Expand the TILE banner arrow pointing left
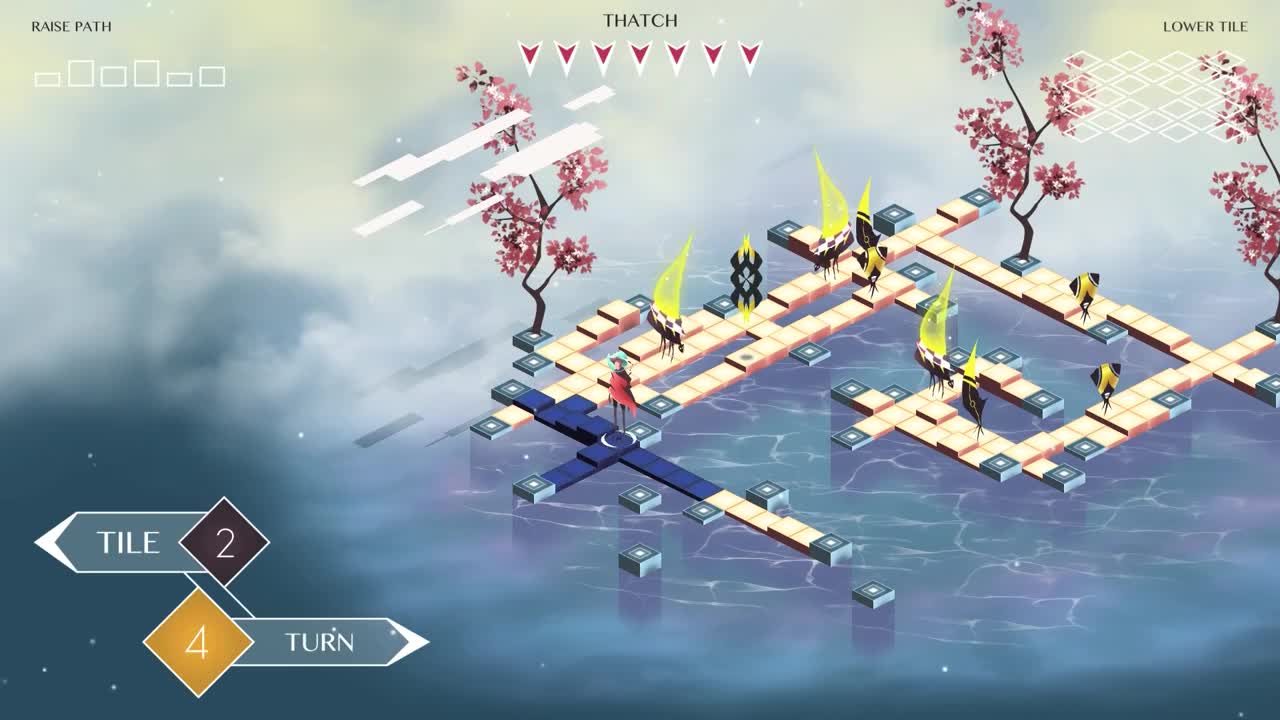Viewport: 1280px width, 720px height. [x=47, y=543]
